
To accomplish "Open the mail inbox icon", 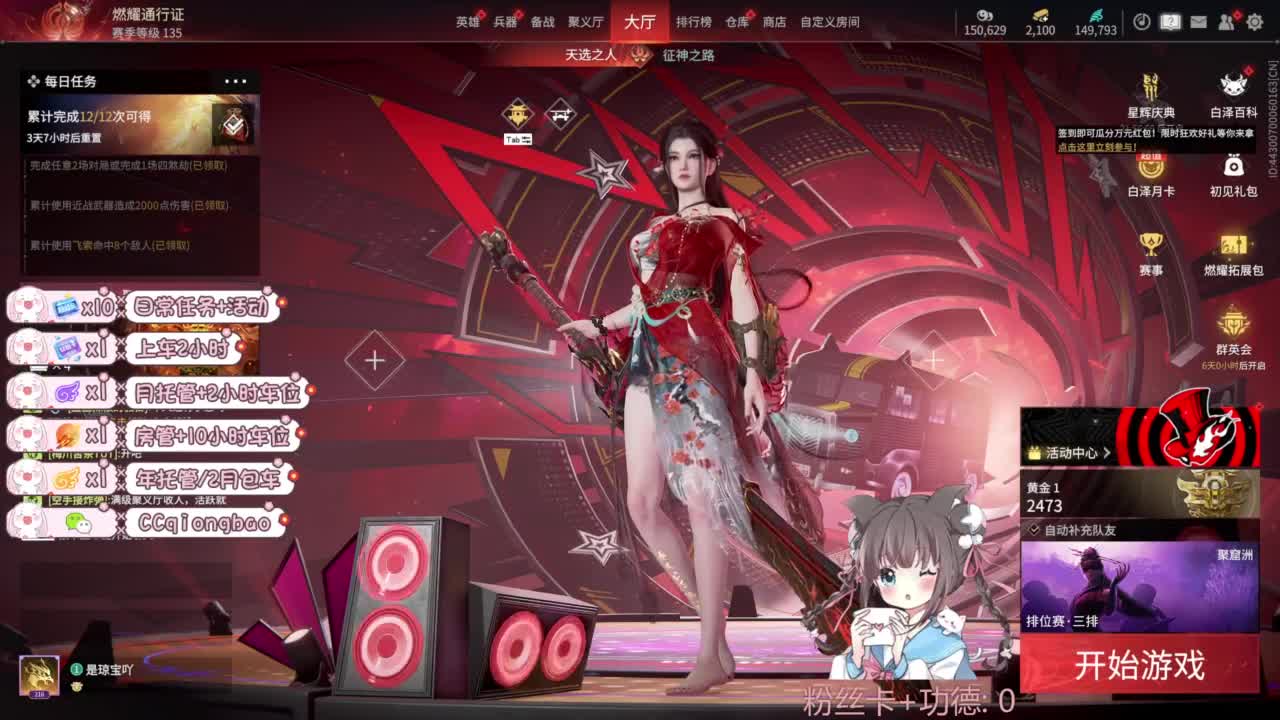I will coord(1198,21).
